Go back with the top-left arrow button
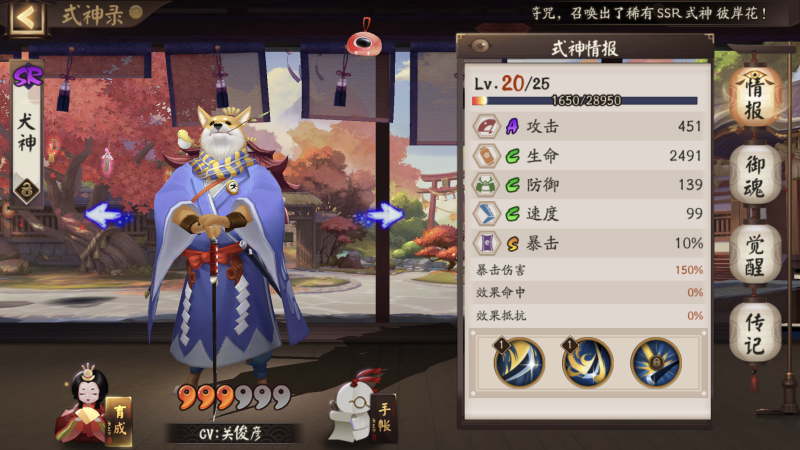The image size is (800, 450). [x=27, y=17]
